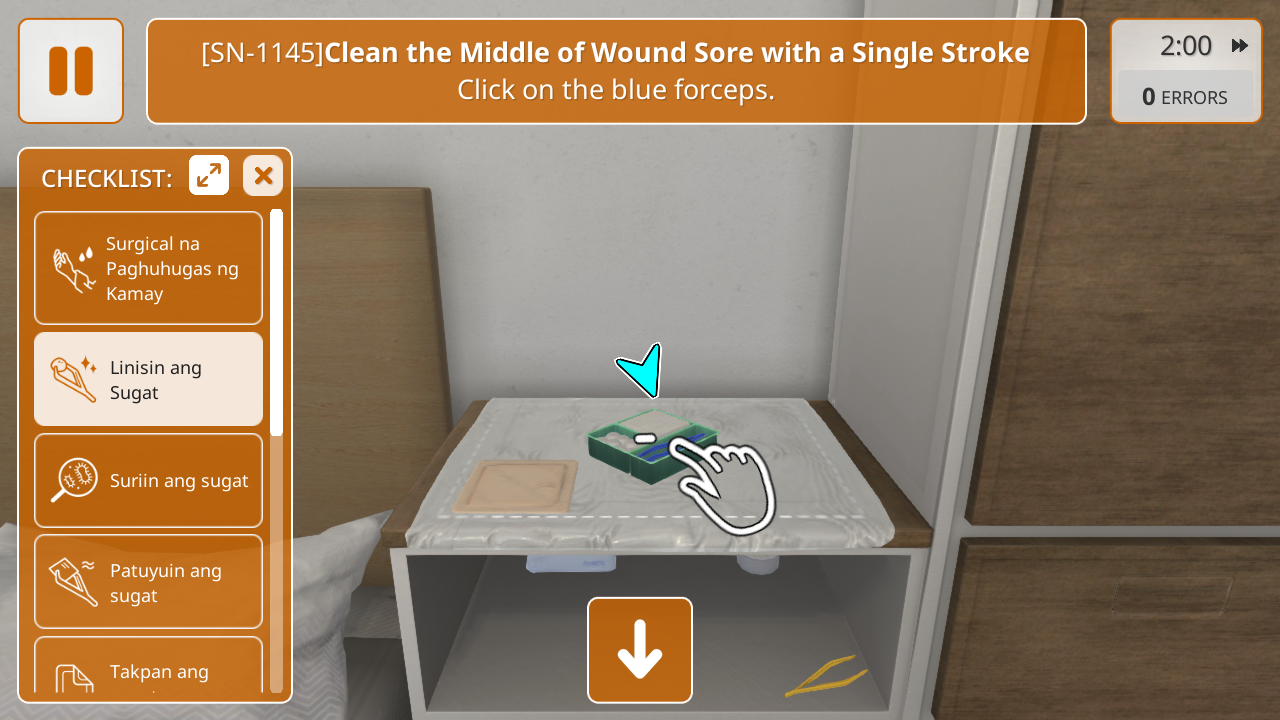Open the Suriin ang sugat step

(x=148, y=480)
